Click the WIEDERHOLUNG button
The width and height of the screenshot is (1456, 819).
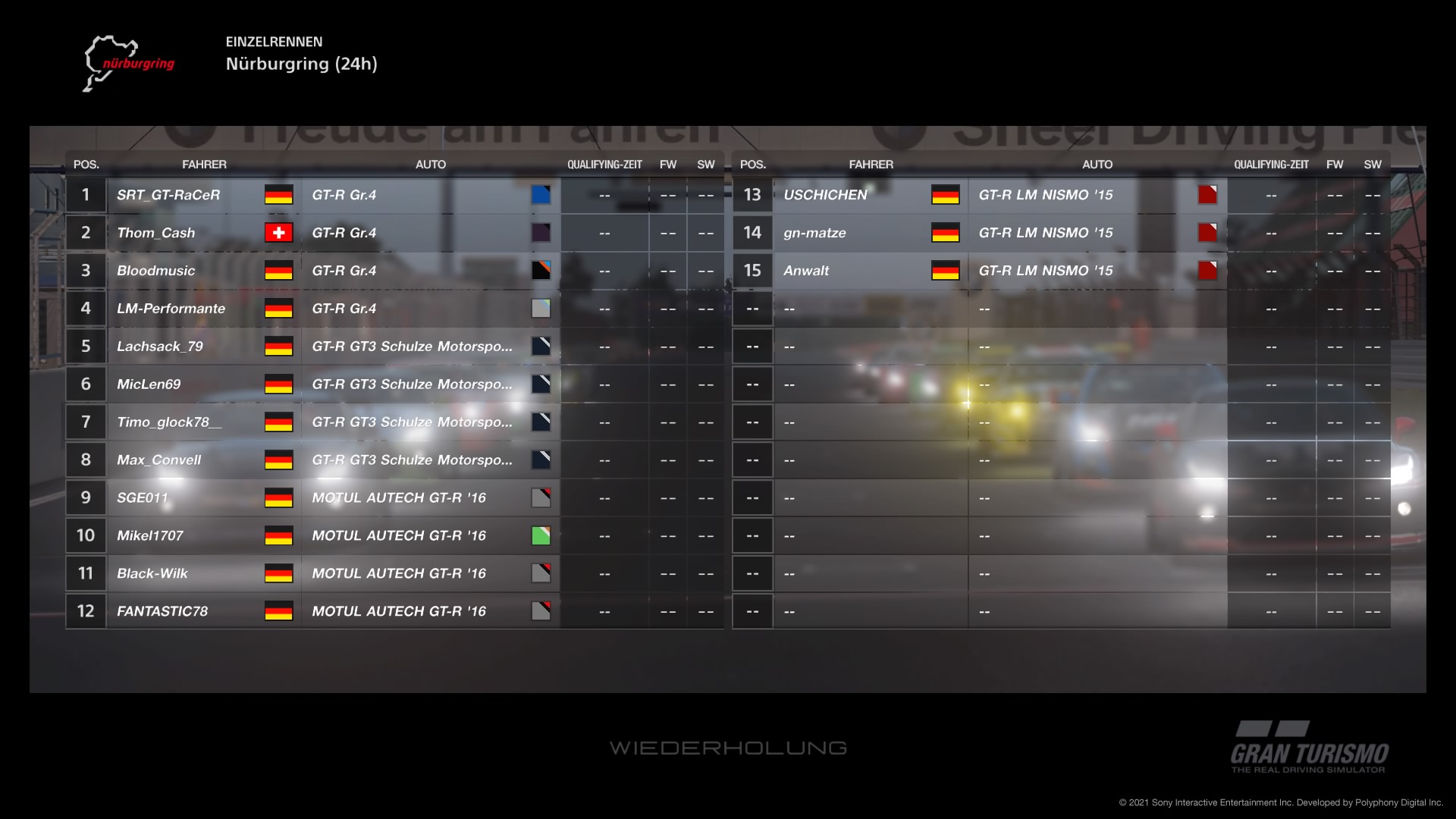[728, 747]
